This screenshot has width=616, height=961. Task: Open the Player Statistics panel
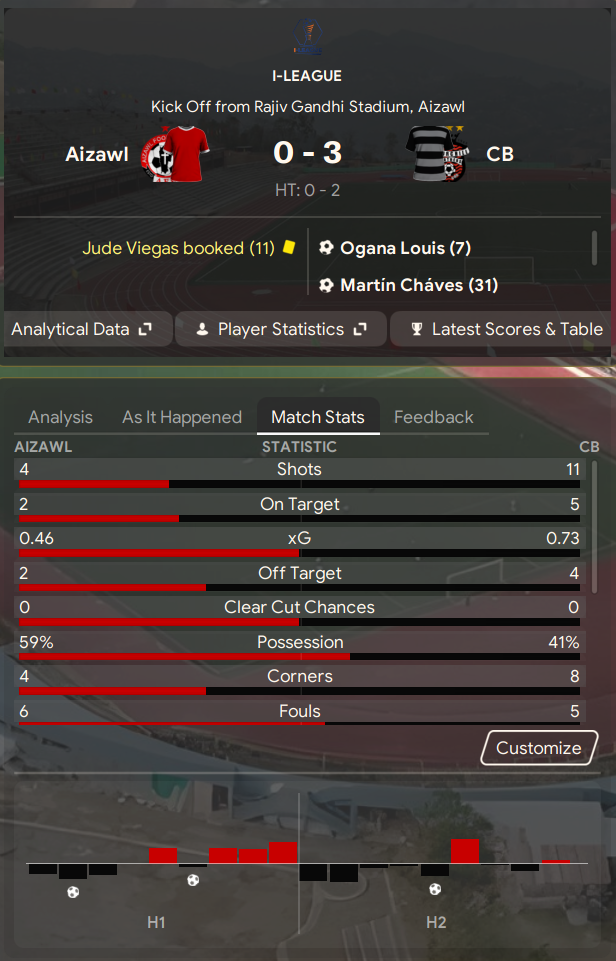(x=281, y=329)
